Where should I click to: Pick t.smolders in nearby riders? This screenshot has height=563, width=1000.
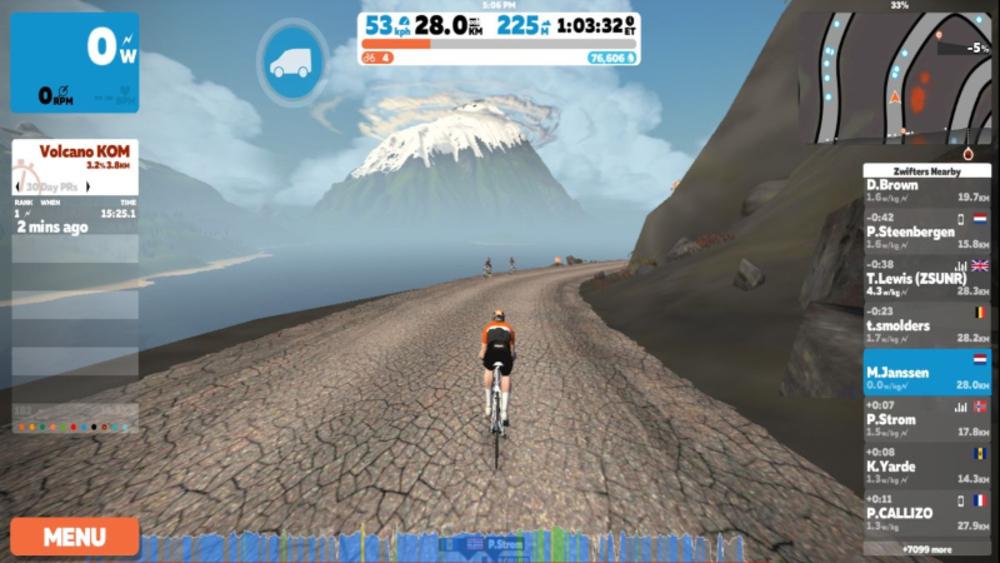coord(926,325)
